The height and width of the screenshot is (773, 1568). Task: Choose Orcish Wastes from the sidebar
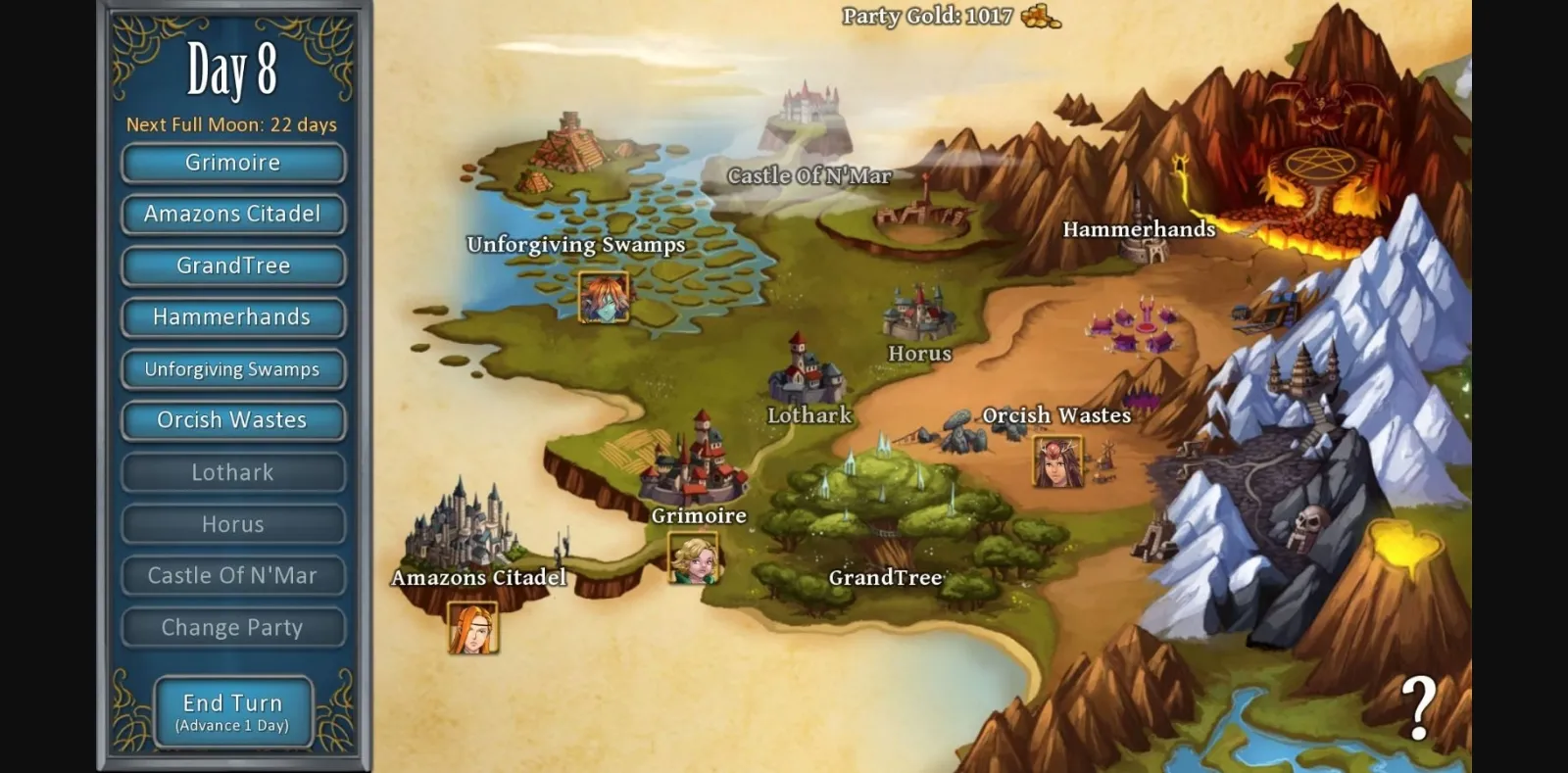coord(232,420)
